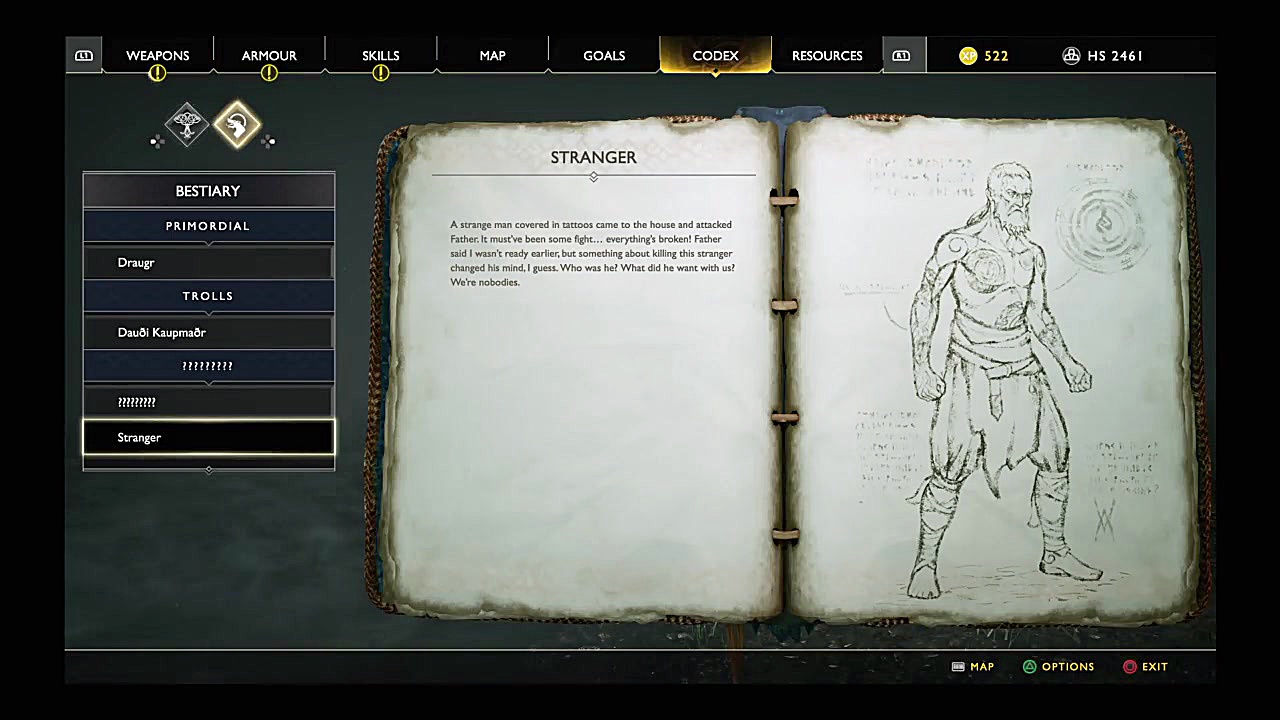Image resolution: width=1280 pixels, height=720 pixels.
Task: Open the Goals tab
Action: point(604,56)
